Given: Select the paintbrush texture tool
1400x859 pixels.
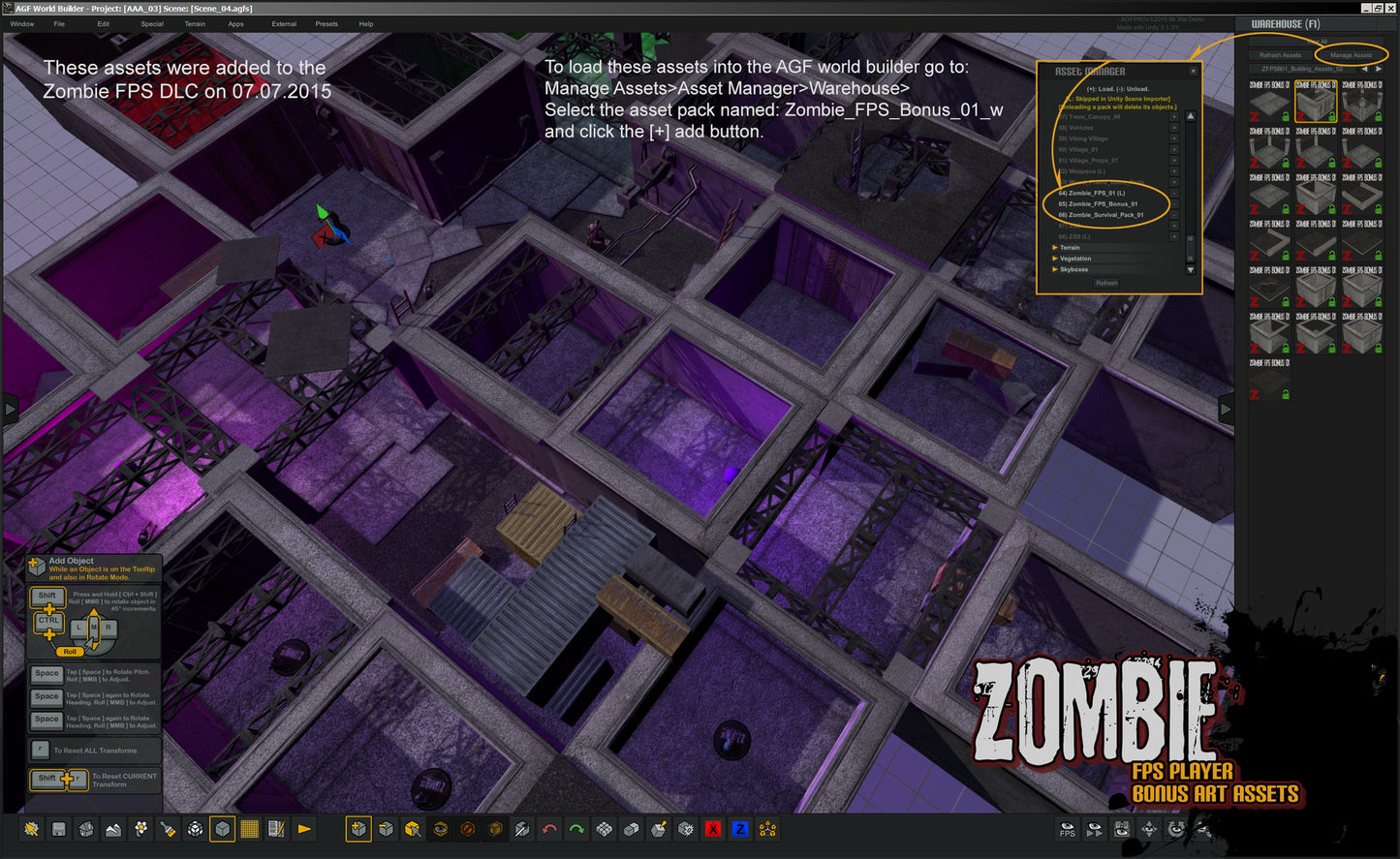Looking at the screenshot, I should tap(166, 829).
